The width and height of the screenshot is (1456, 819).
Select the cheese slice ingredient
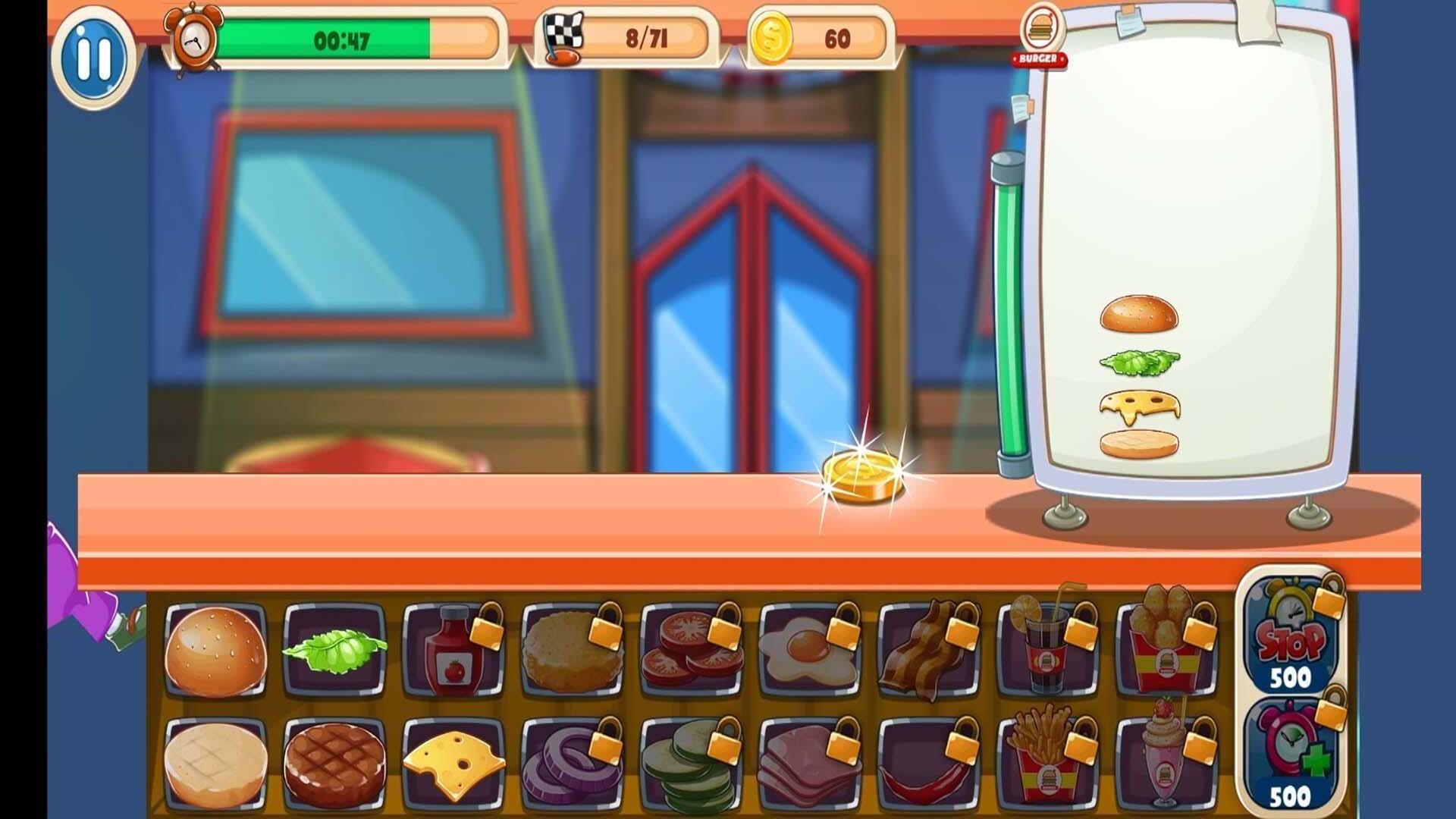pos(453,764)
